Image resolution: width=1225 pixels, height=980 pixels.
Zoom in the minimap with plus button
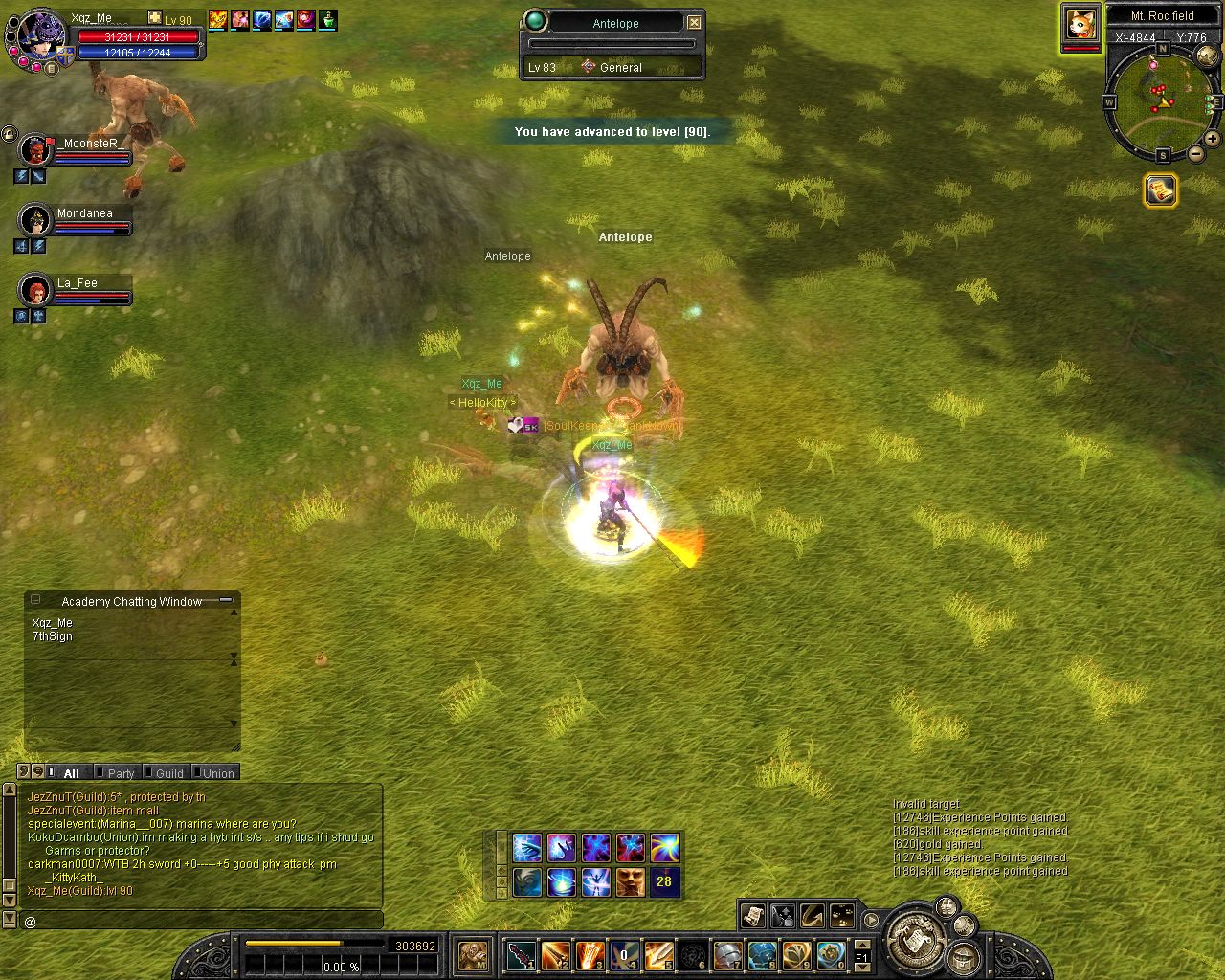click(1213, 139)
